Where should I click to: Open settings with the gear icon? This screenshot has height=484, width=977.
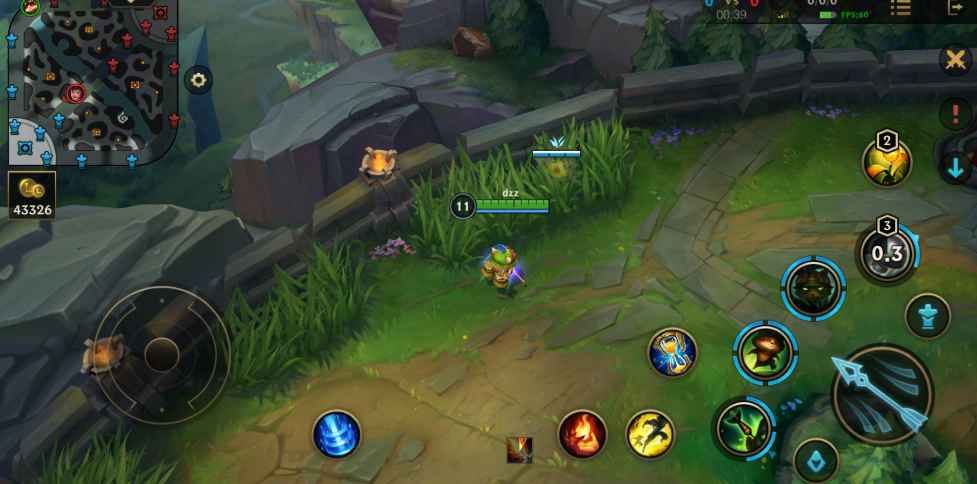pos(198,80)
